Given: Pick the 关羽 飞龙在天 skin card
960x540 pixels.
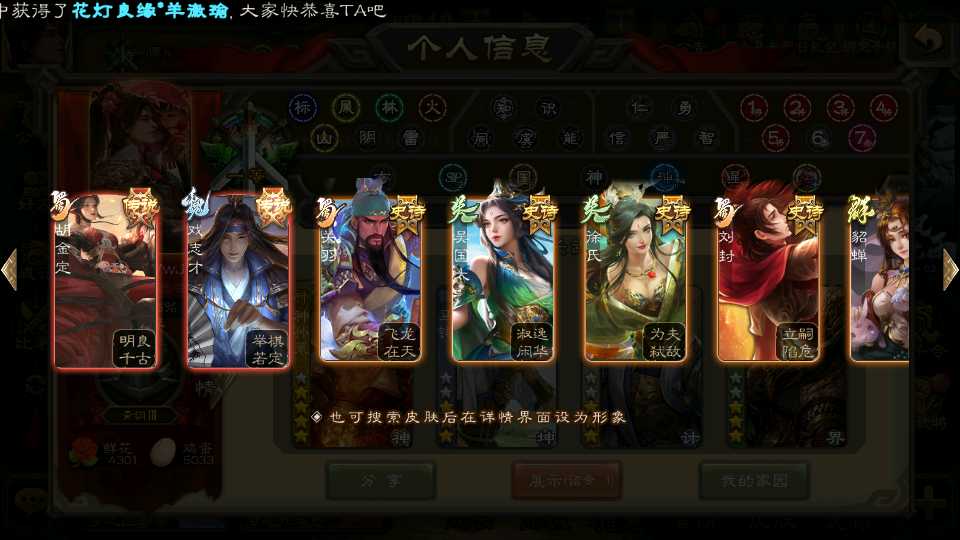Looking at the screenshot, I should [x=370, y=280].
